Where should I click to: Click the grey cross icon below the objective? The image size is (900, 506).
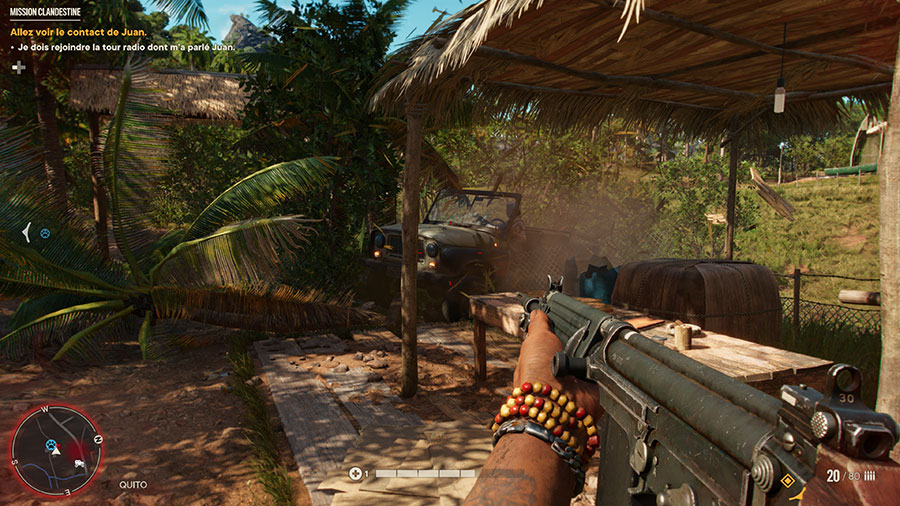pos(18,67)
